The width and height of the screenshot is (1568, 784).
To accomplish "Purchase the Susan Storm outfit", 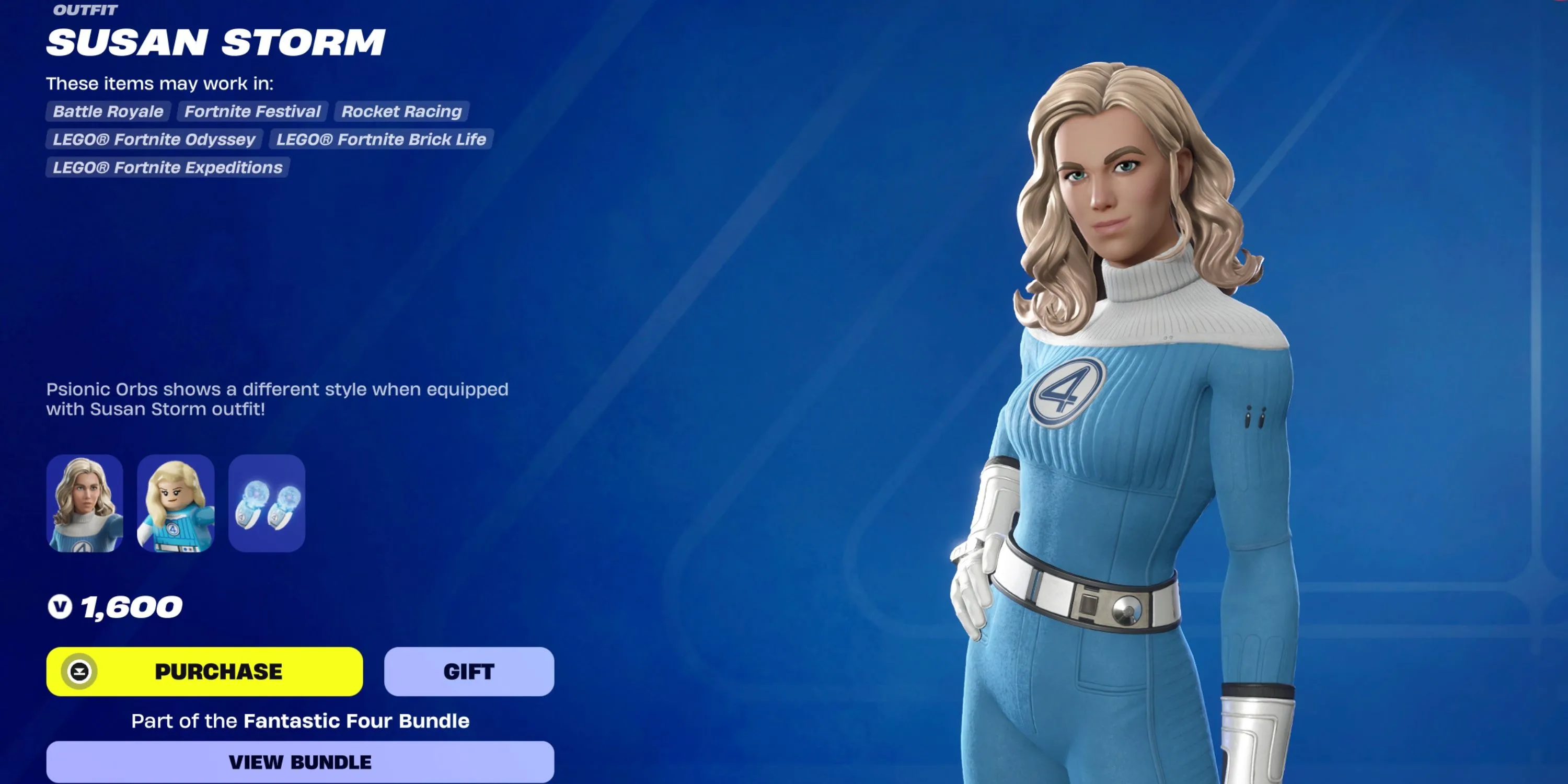I will pos(204,672).
